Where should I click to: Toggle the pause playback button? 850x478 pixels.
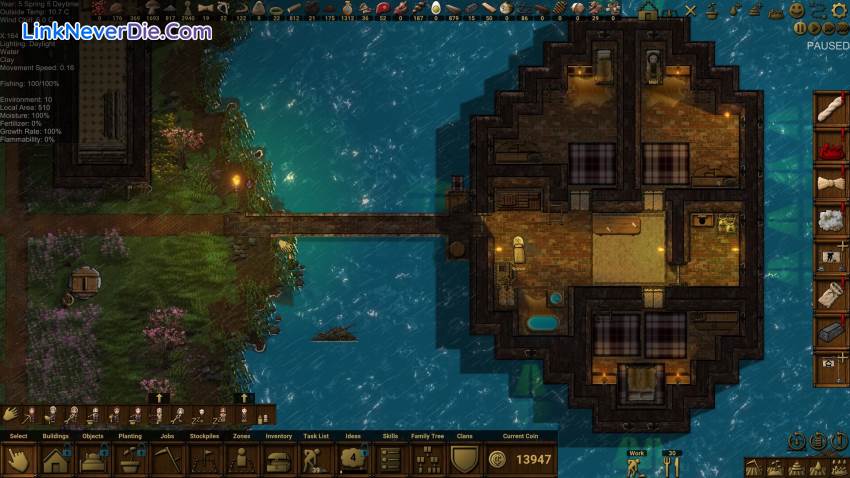(x=801, y=29)
